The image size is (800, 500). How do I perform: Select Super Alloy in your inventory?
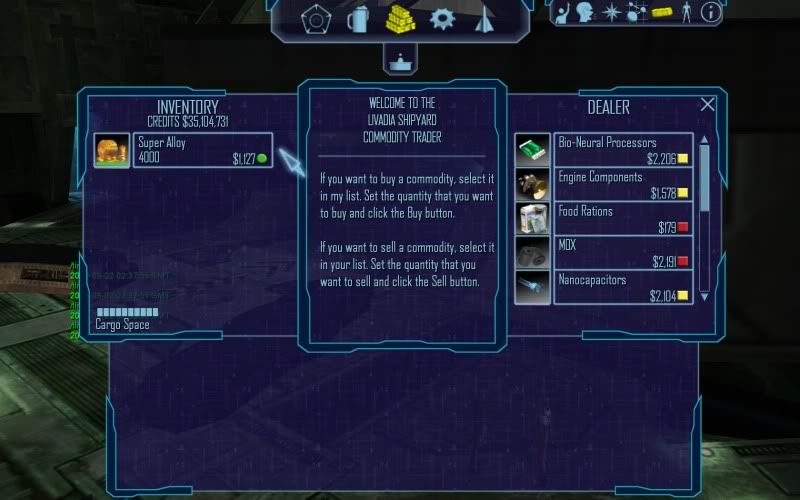point(188,150)
